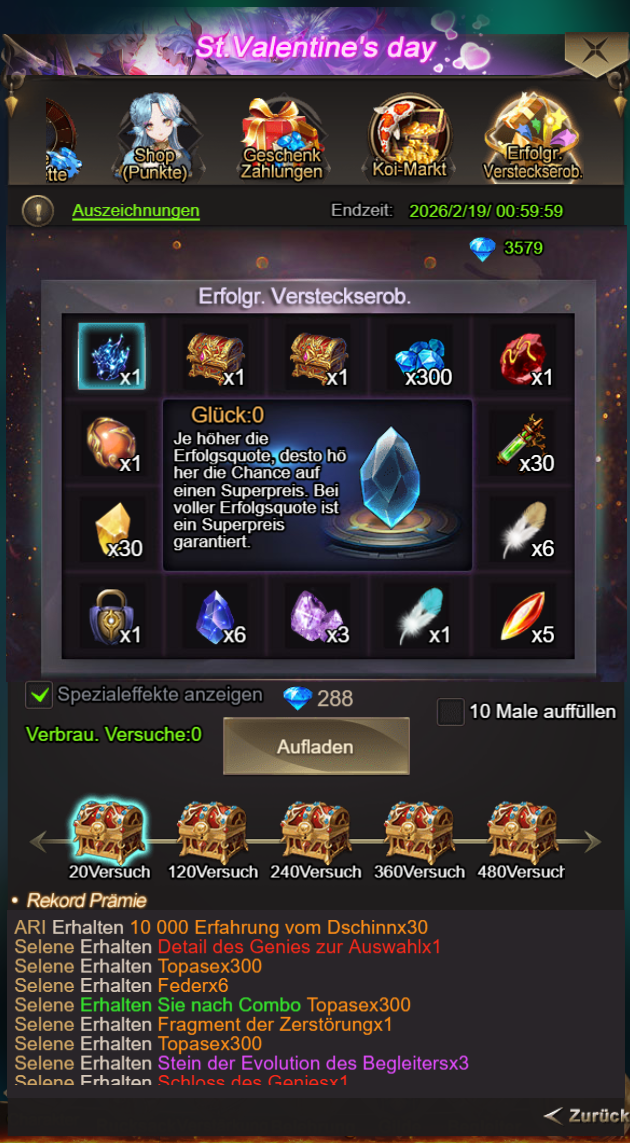Click the exclamation info icon
The image size is (630, 1143).
[x=38, y=211]
